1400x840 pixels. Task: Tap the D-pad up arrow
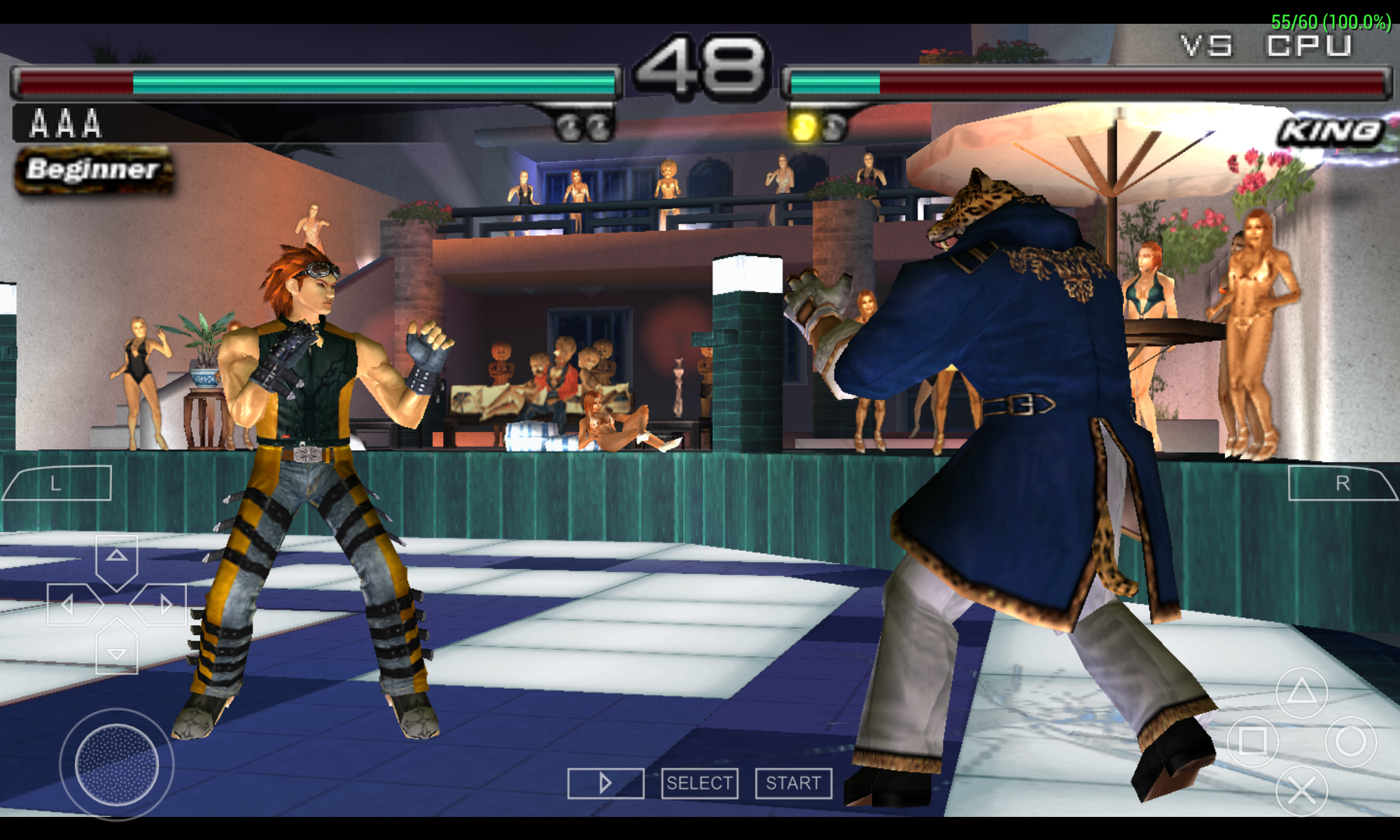coord(116,558)
